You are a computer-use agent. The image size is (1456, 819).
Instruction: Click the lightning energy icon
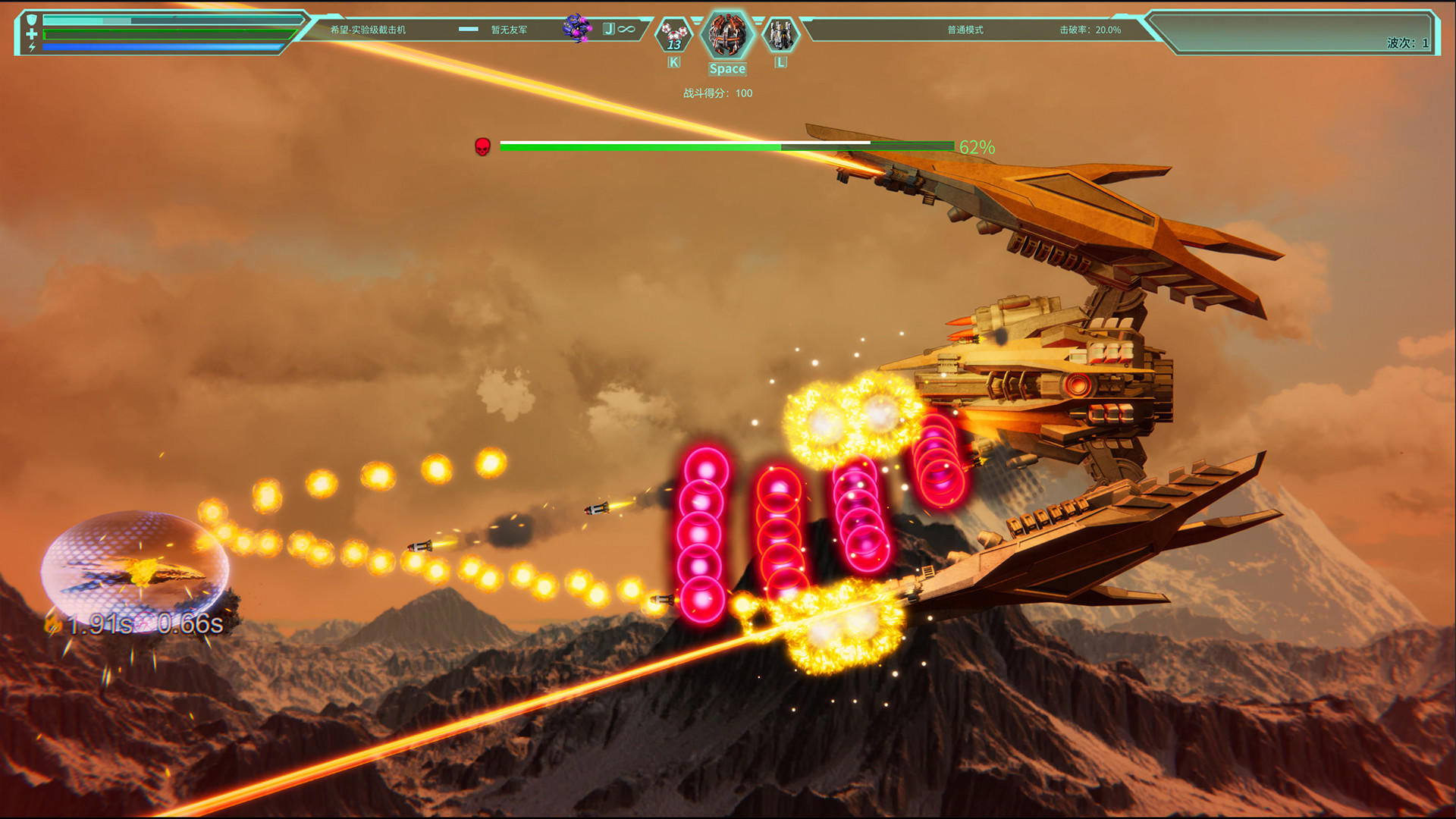(30, 49)
